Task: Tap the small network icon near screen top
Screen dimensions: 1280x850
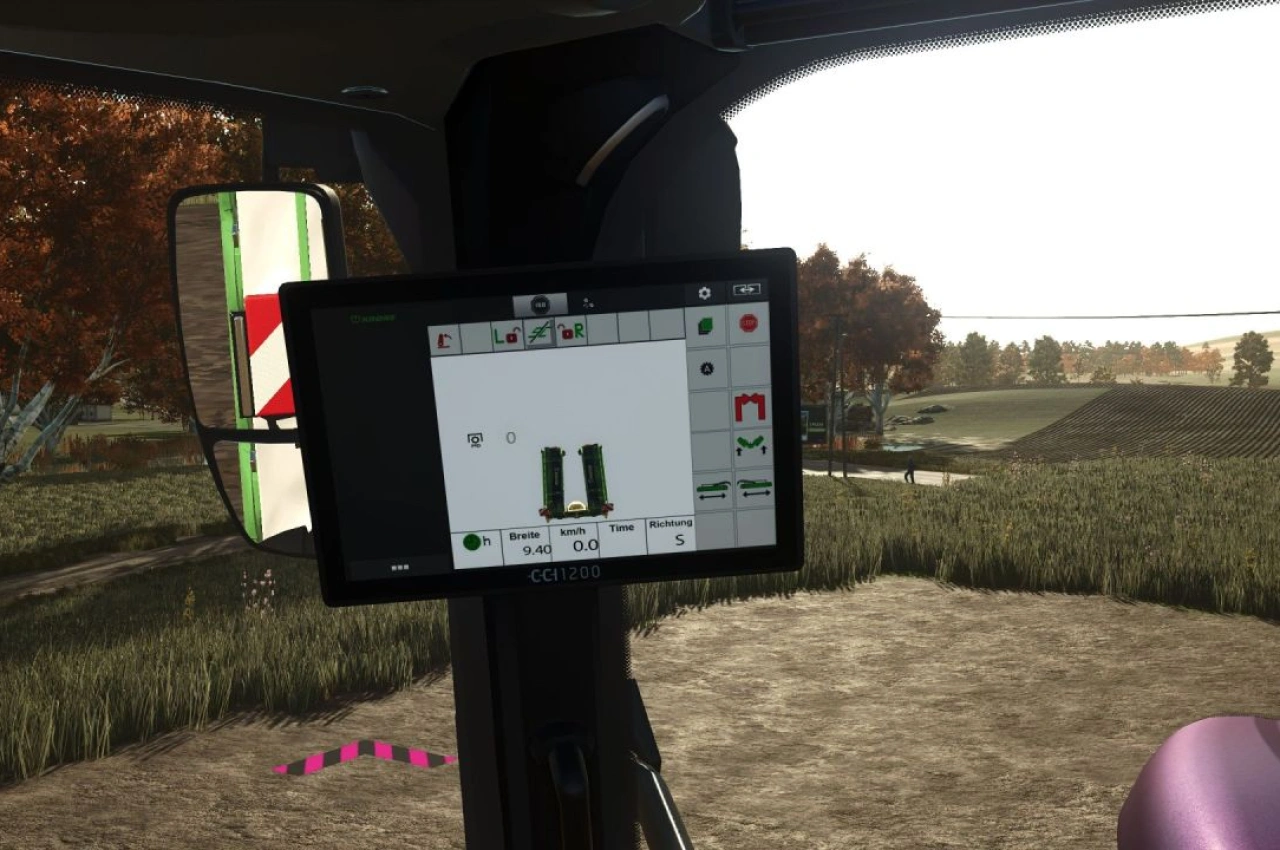Action: click(x=588, y=303)
